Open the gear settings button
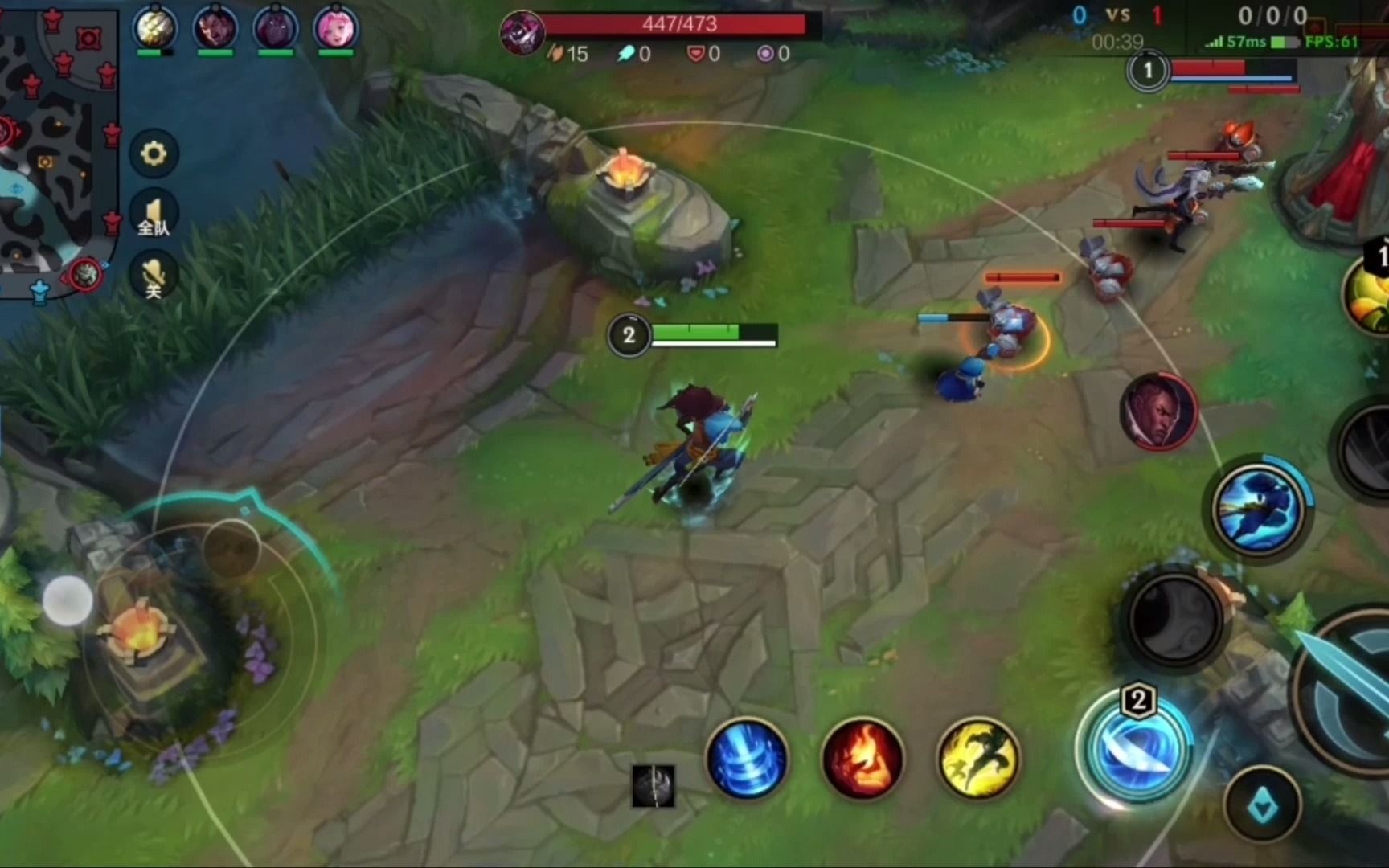The height and width of the screenshot is (868, 1389). (154, 153)
